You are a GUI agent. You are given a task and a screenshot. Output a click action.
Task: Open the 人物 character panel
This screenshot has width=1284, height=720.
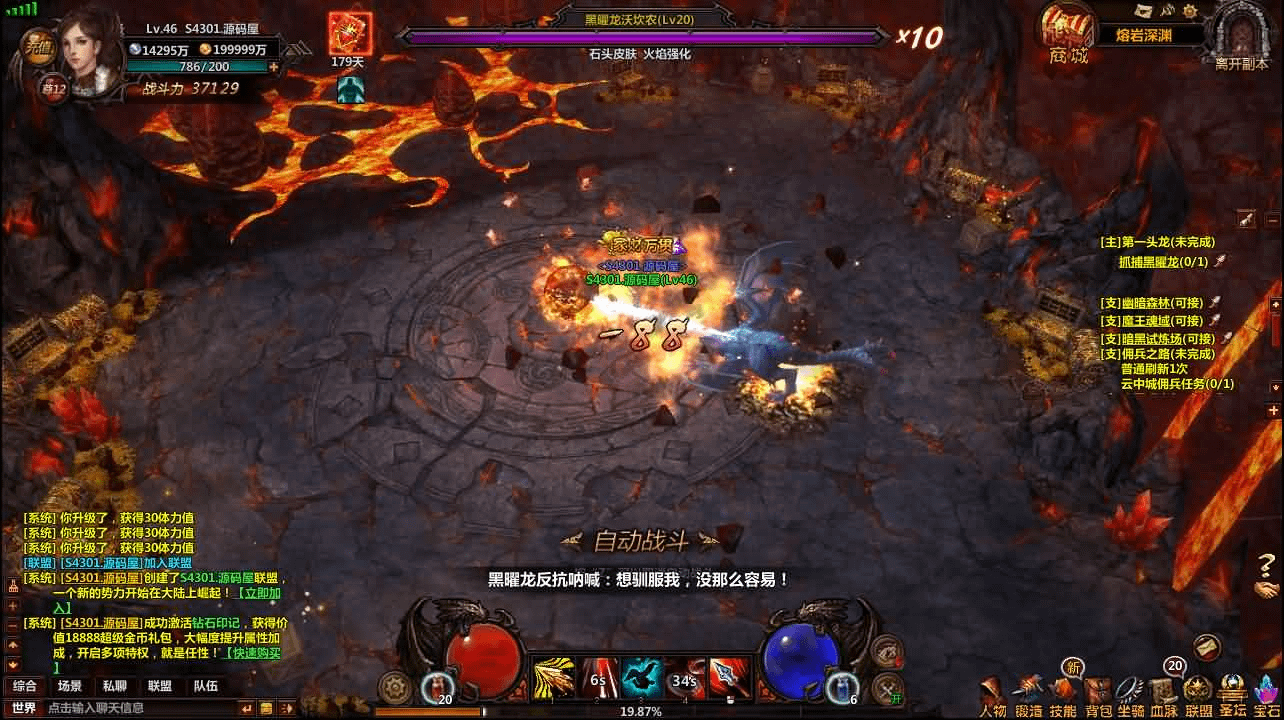tap(993, 694)
